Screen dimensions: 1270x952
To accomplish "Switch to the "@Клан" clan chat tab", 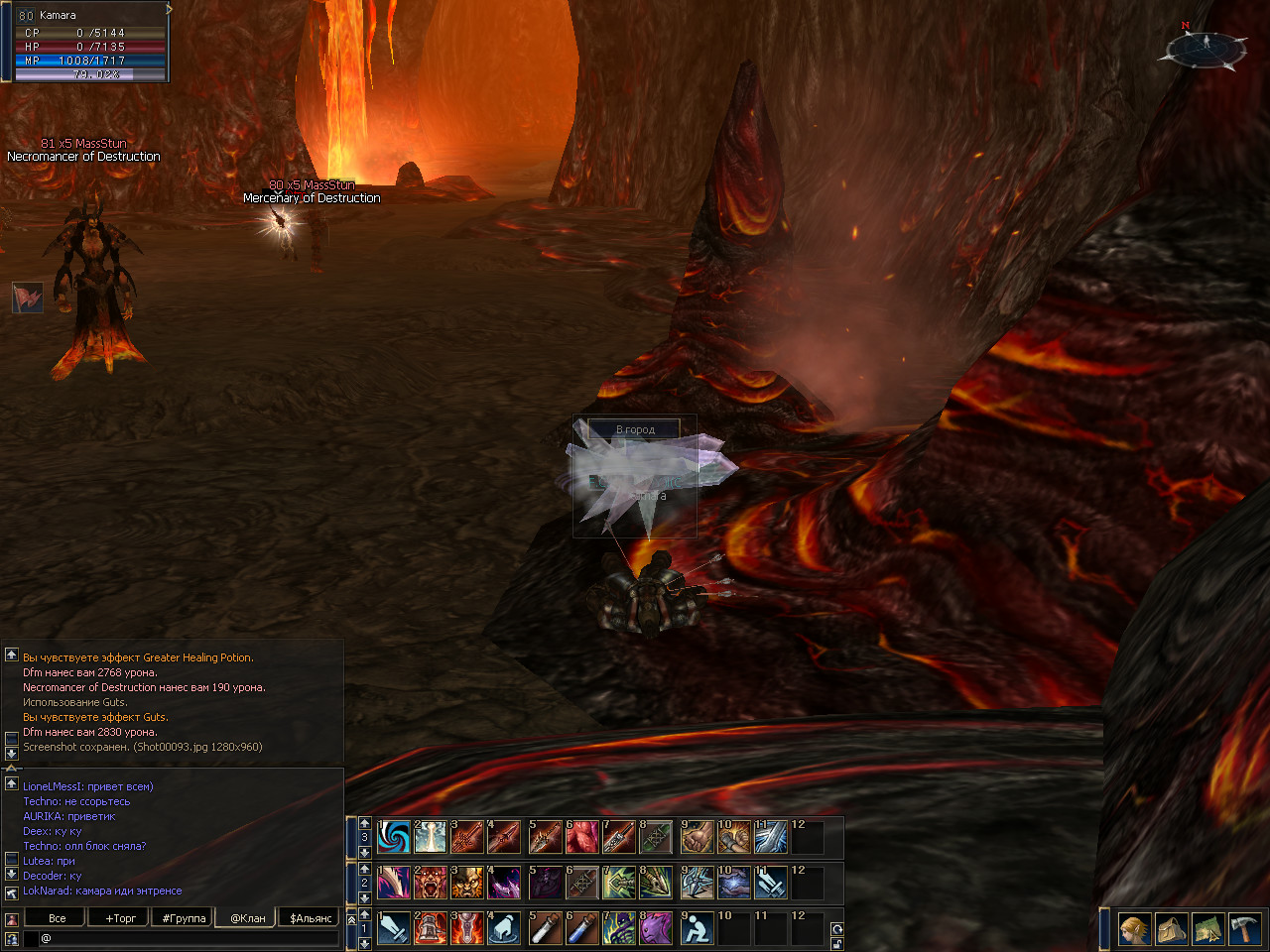I will [248, 918].
